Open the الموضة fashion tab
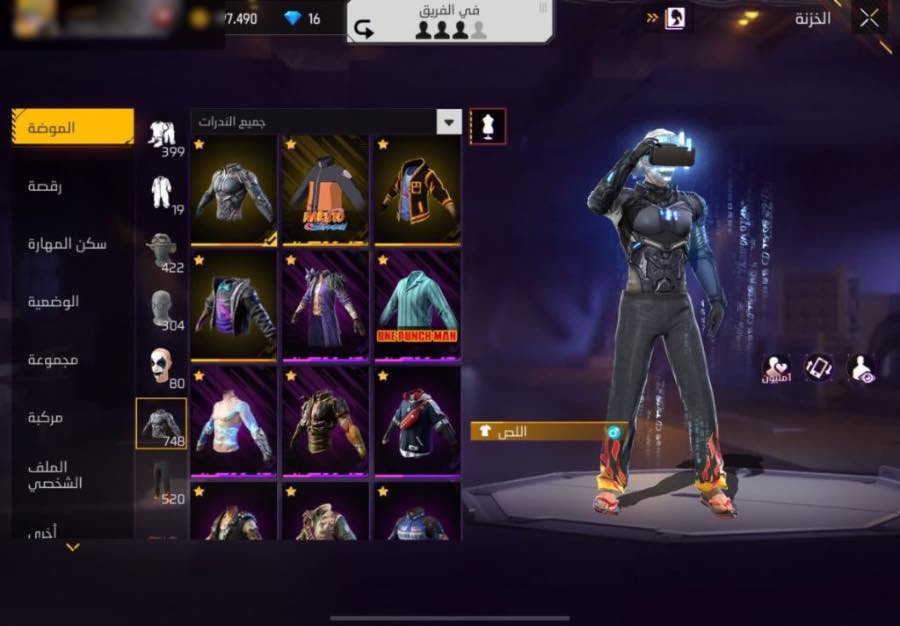Screen dimensions: 900x626 [x=73, y=128]
